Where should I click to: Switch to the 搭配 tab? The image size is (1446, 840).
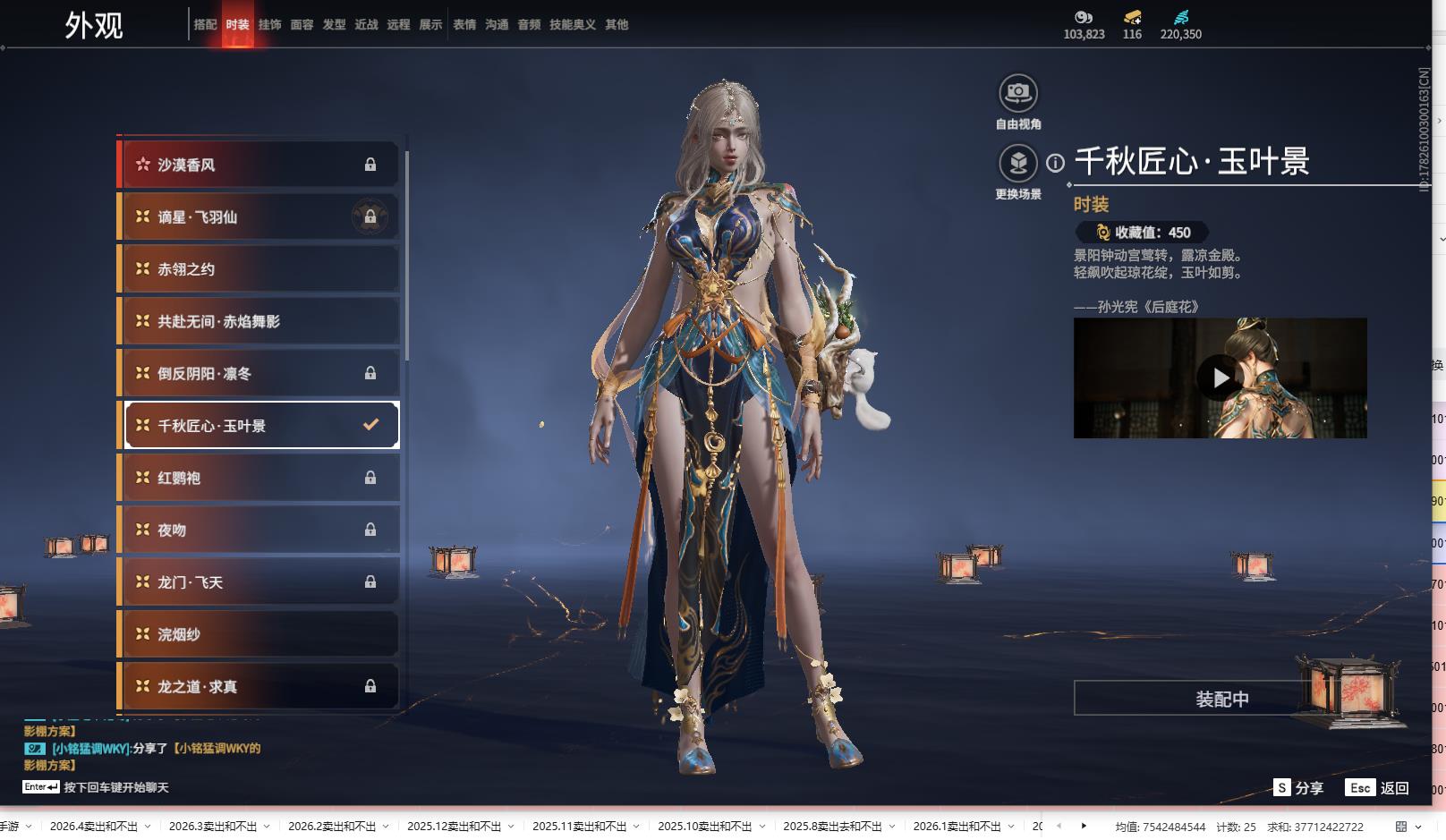click(205, 25)
